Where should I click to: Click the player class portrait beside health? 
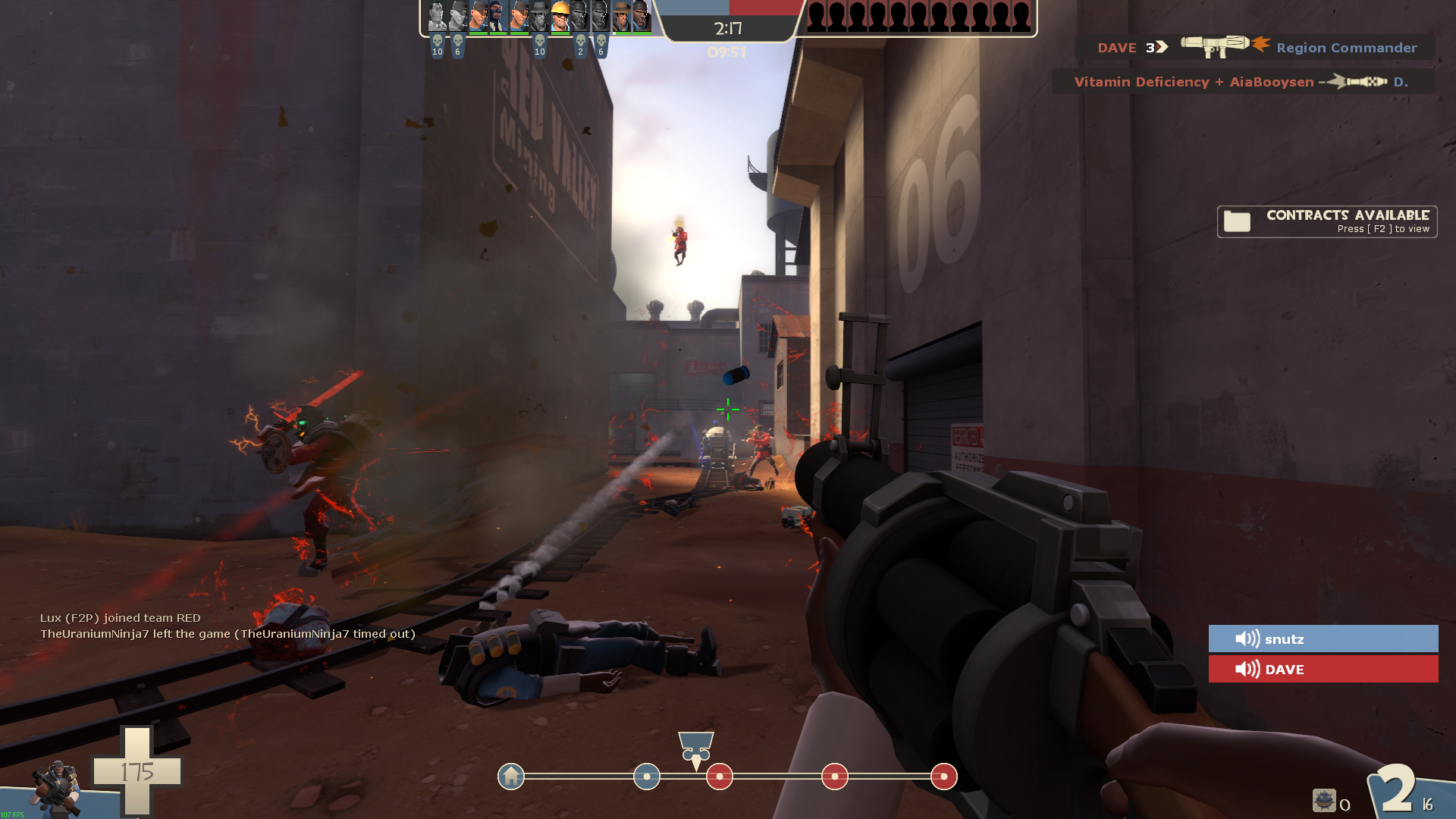pyautogui.click(x=57, y=789)
